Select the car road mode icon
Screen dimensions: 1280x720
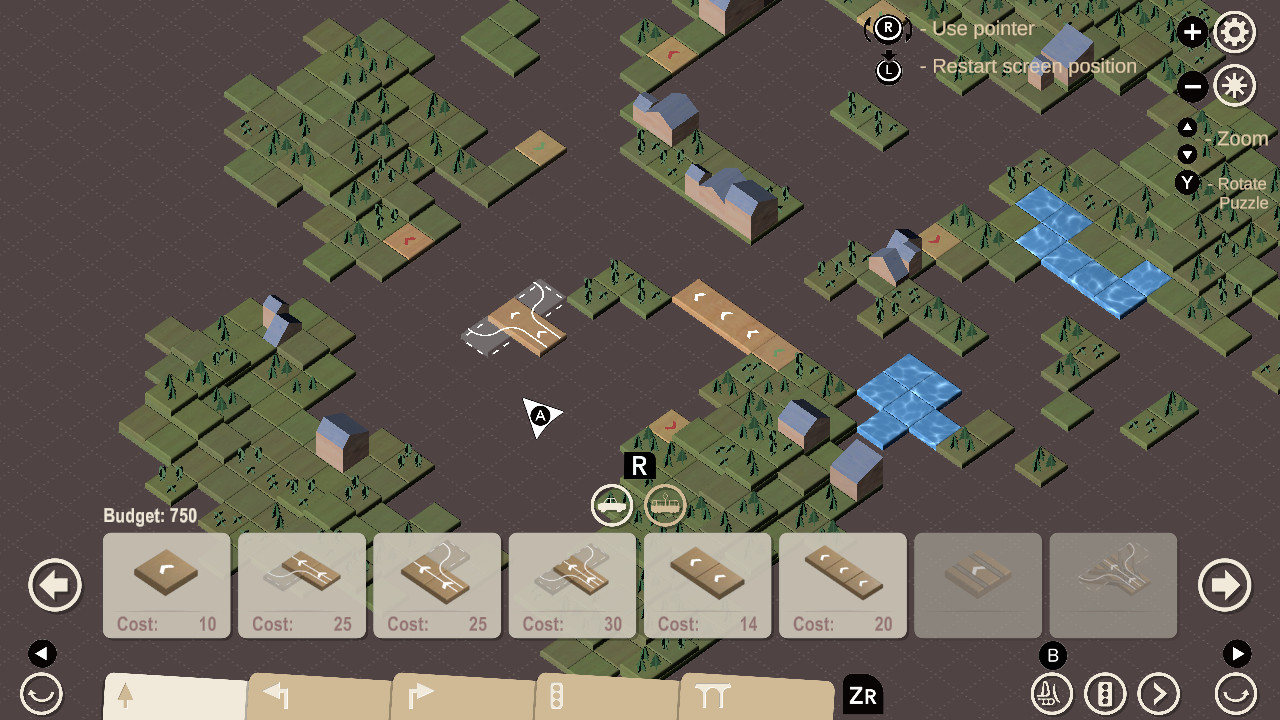coord(610,505)
